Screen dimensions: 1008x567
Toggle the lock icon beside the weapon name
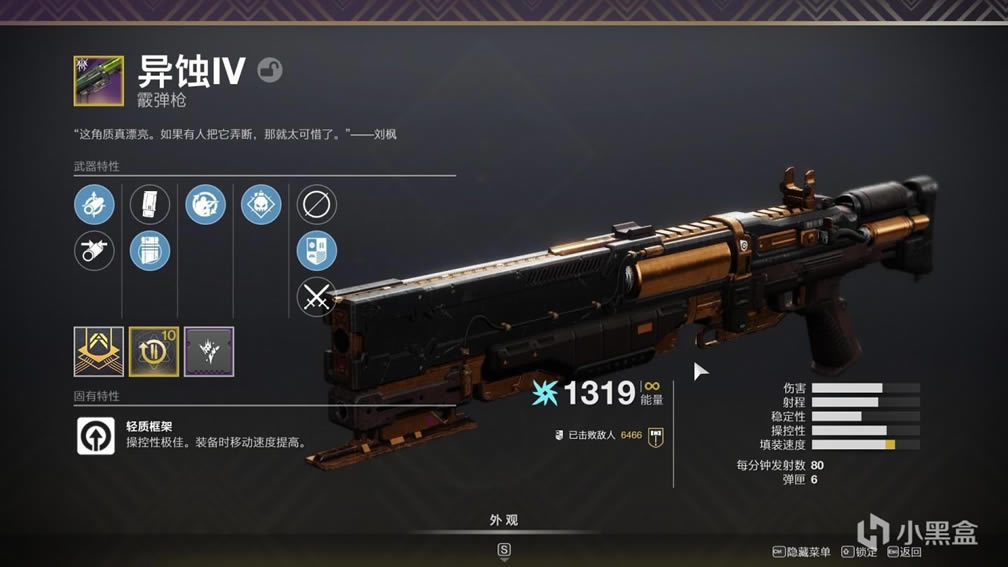tap(269, 69)
